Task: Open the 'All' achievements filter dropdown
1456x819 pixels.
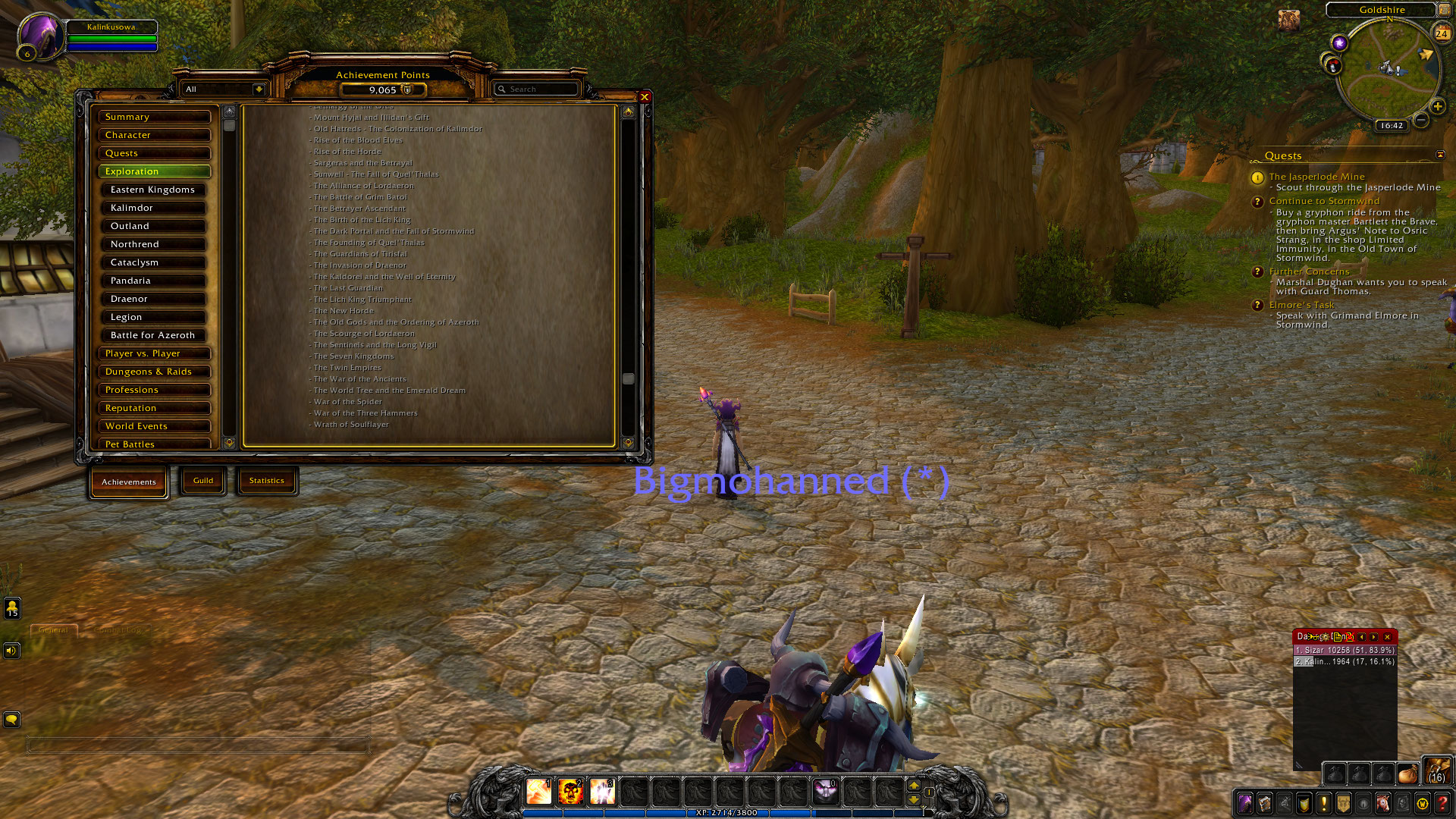Action: pos(222,89)
